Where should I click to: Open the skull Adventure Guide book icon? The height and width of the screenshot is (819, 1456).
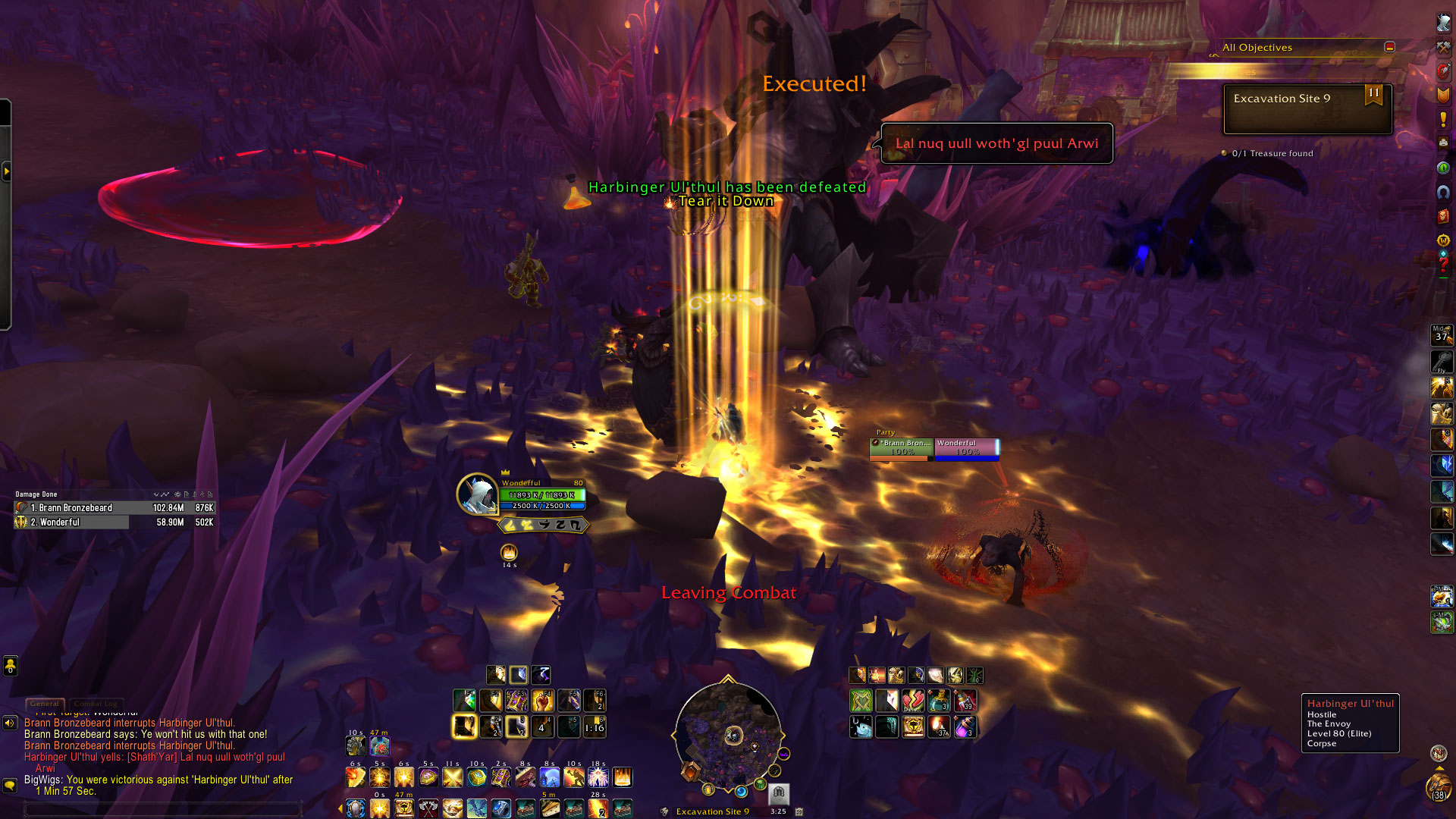coord(1443,216)
